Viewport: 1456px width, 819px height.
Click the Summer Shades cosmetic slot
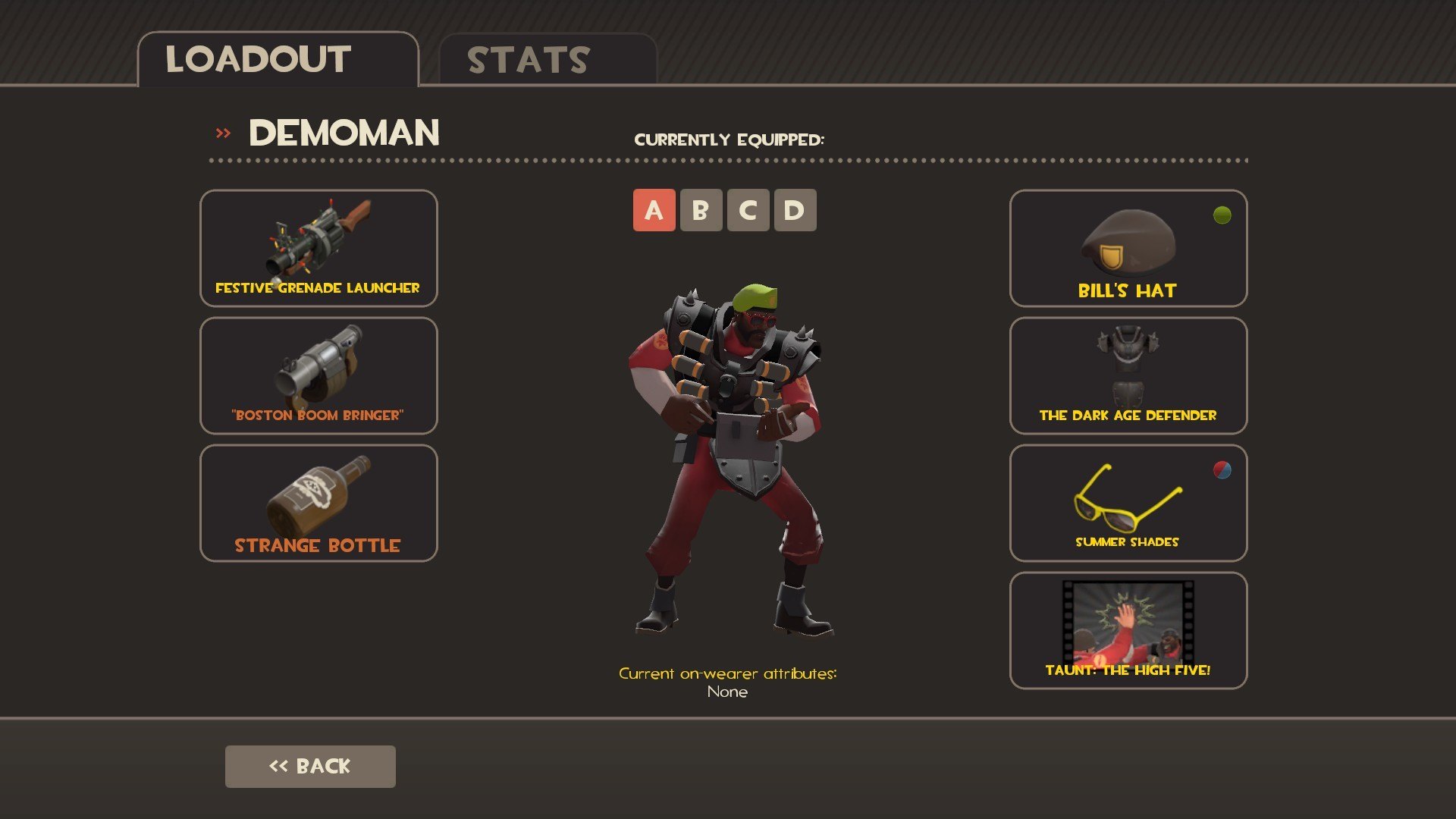(1128, 503)
